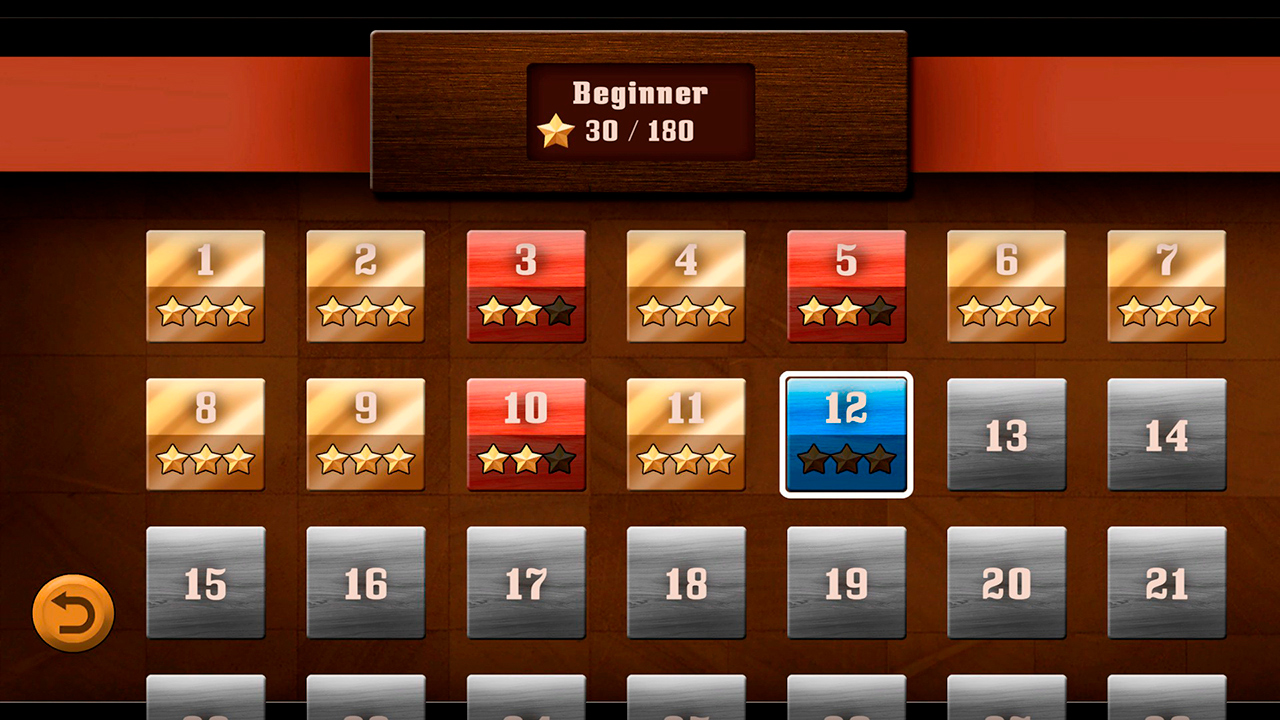Replay red level 10

pyautogui.click(x=526, y=434)
